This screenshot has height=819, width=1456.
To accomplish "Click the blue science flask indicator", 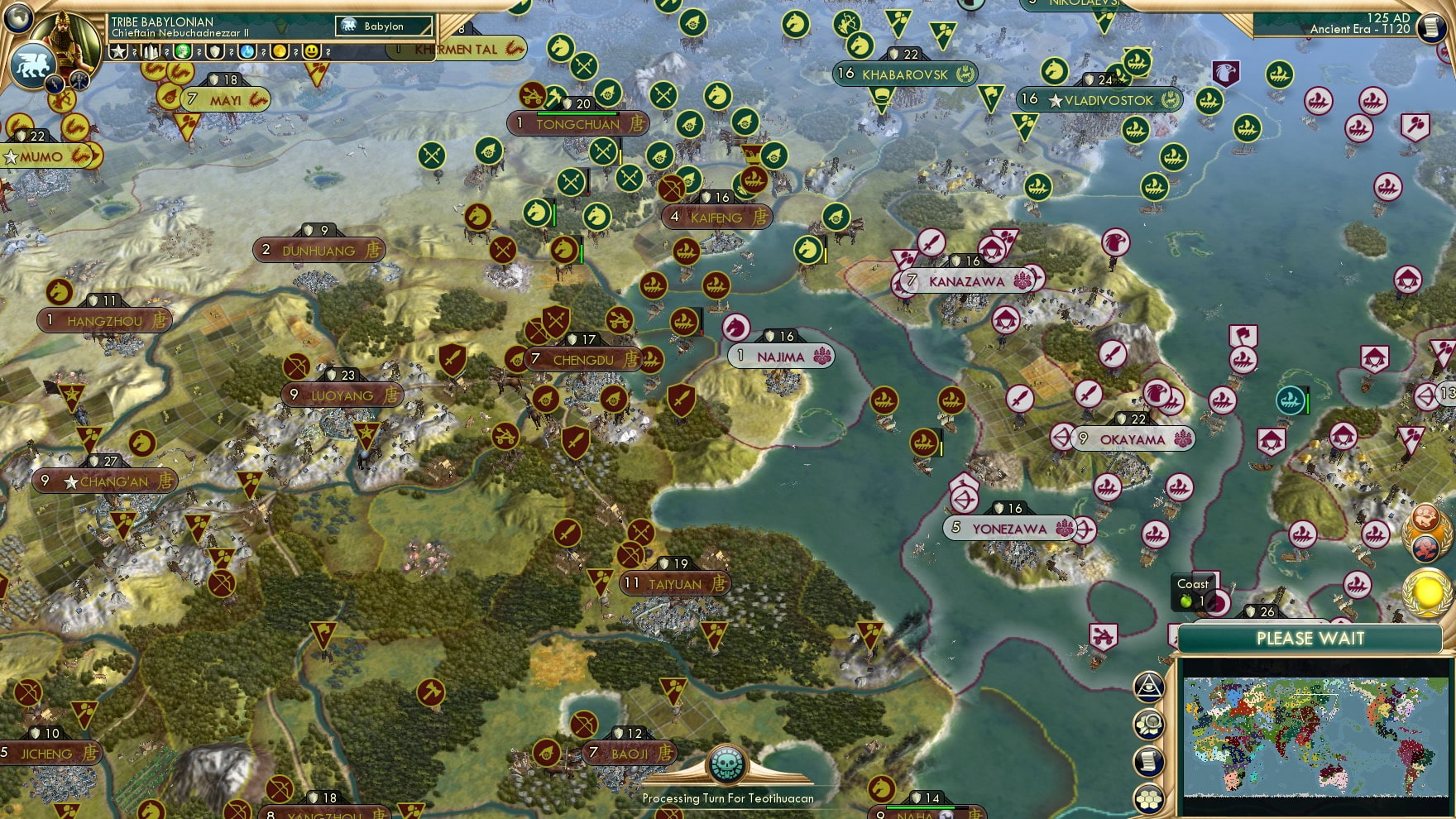I will pyautogui.click(x=249, y=52).
